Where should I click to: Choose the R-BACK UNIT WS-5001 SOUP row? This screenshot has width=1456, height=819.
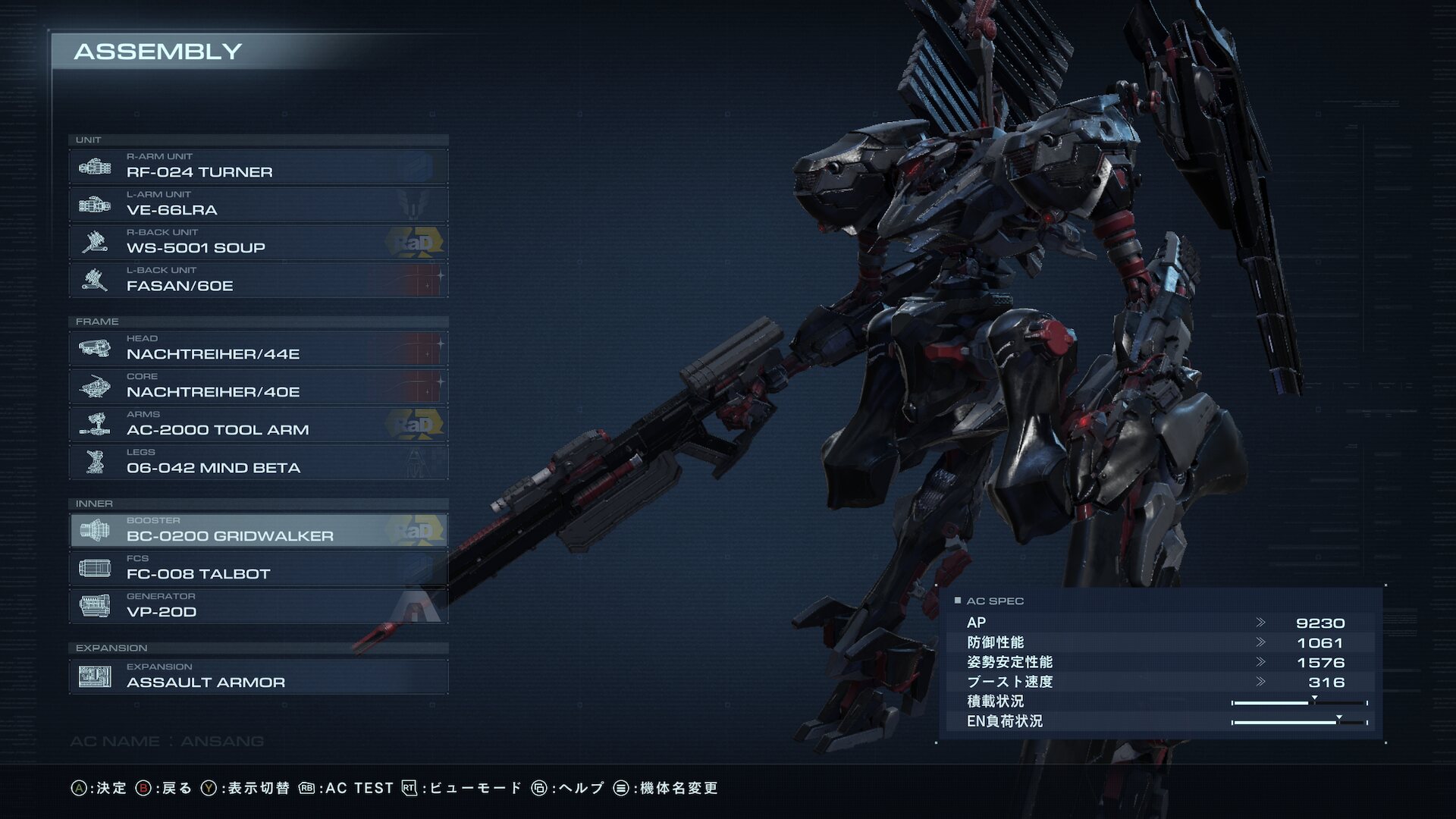tap(258, 242)
